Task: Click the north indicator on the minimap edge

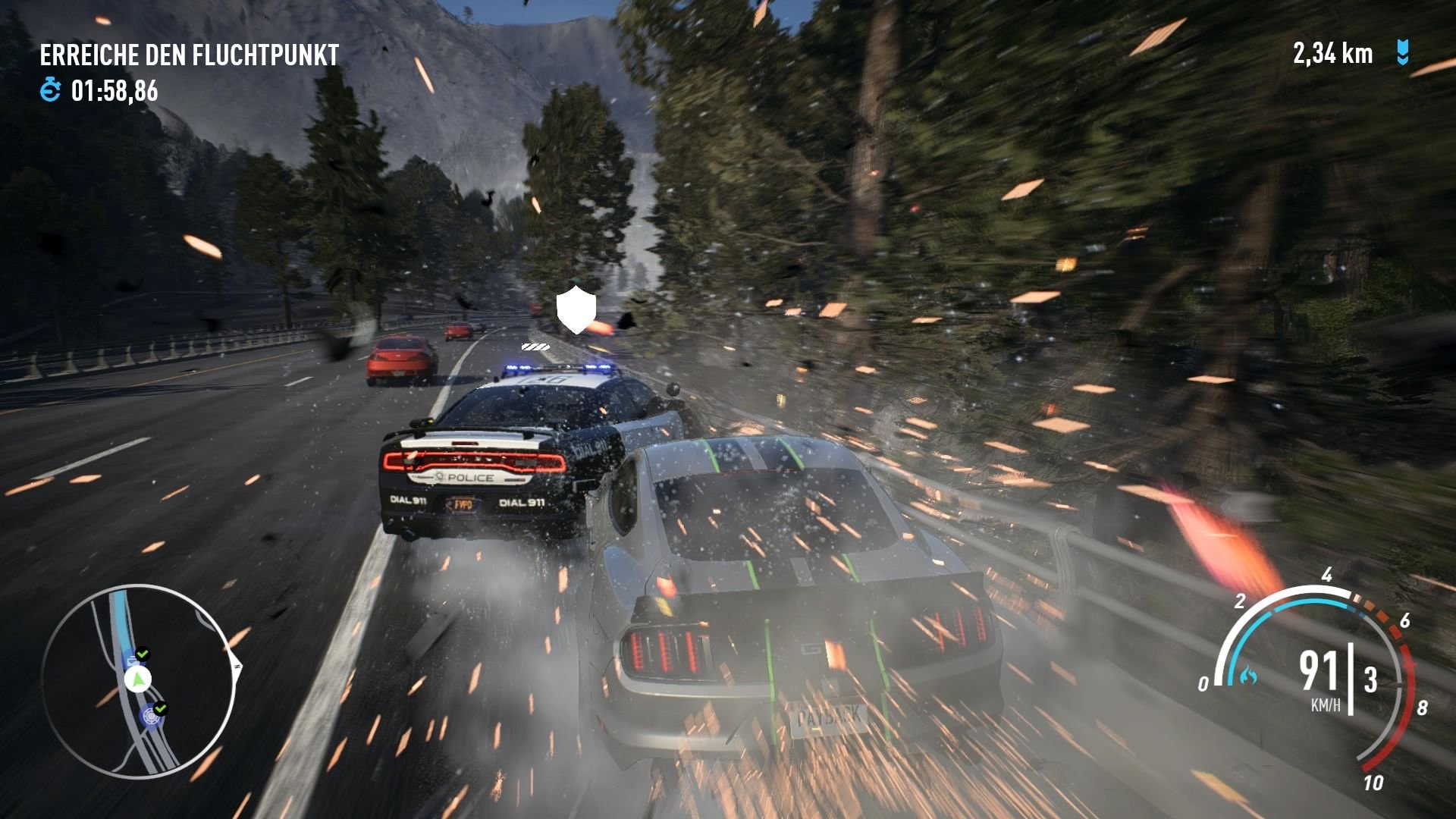Action: click(236, 665)
